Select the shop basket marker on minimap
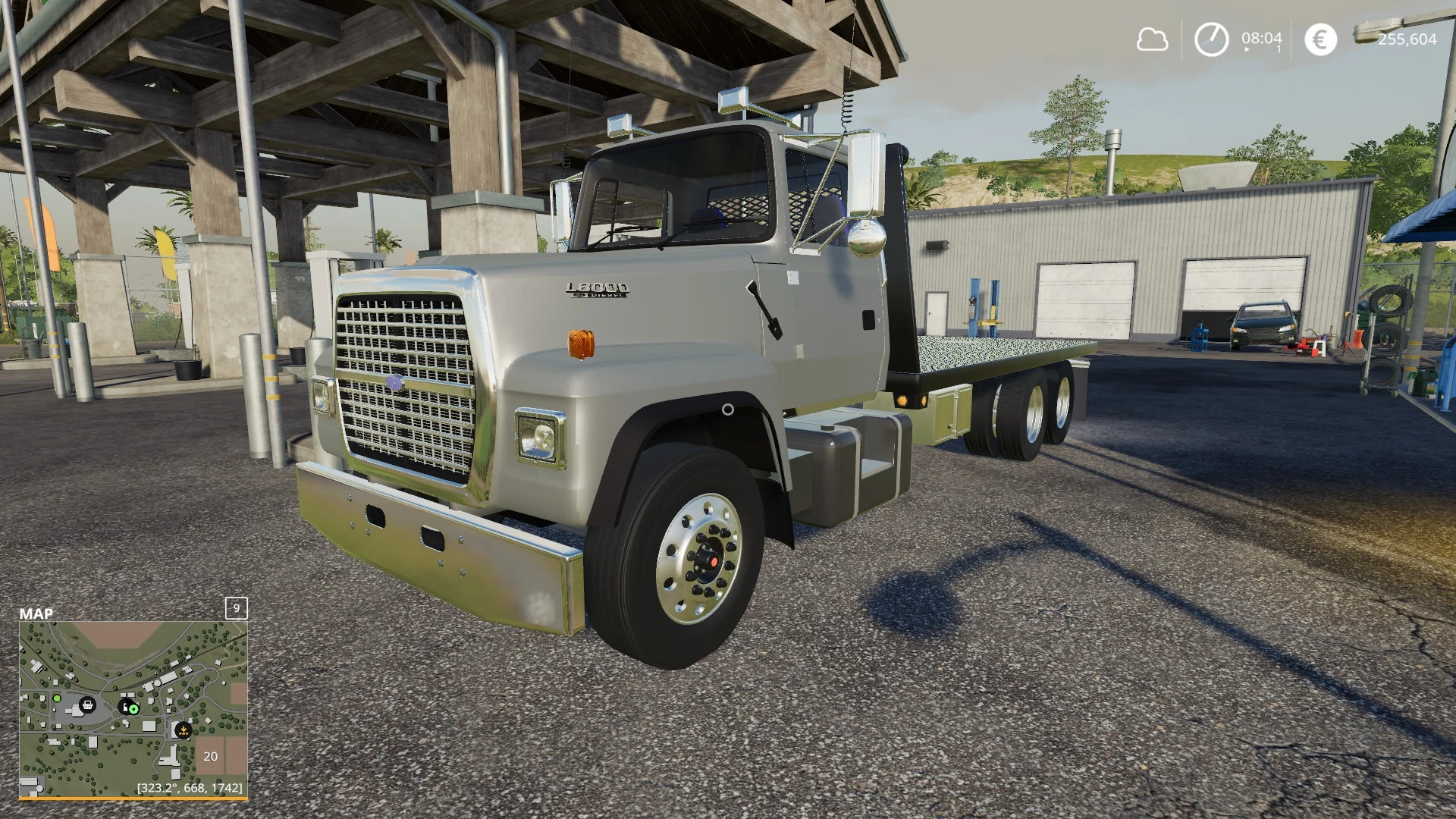The width and height of the screenshot is (1456, 819). point(88,704)
